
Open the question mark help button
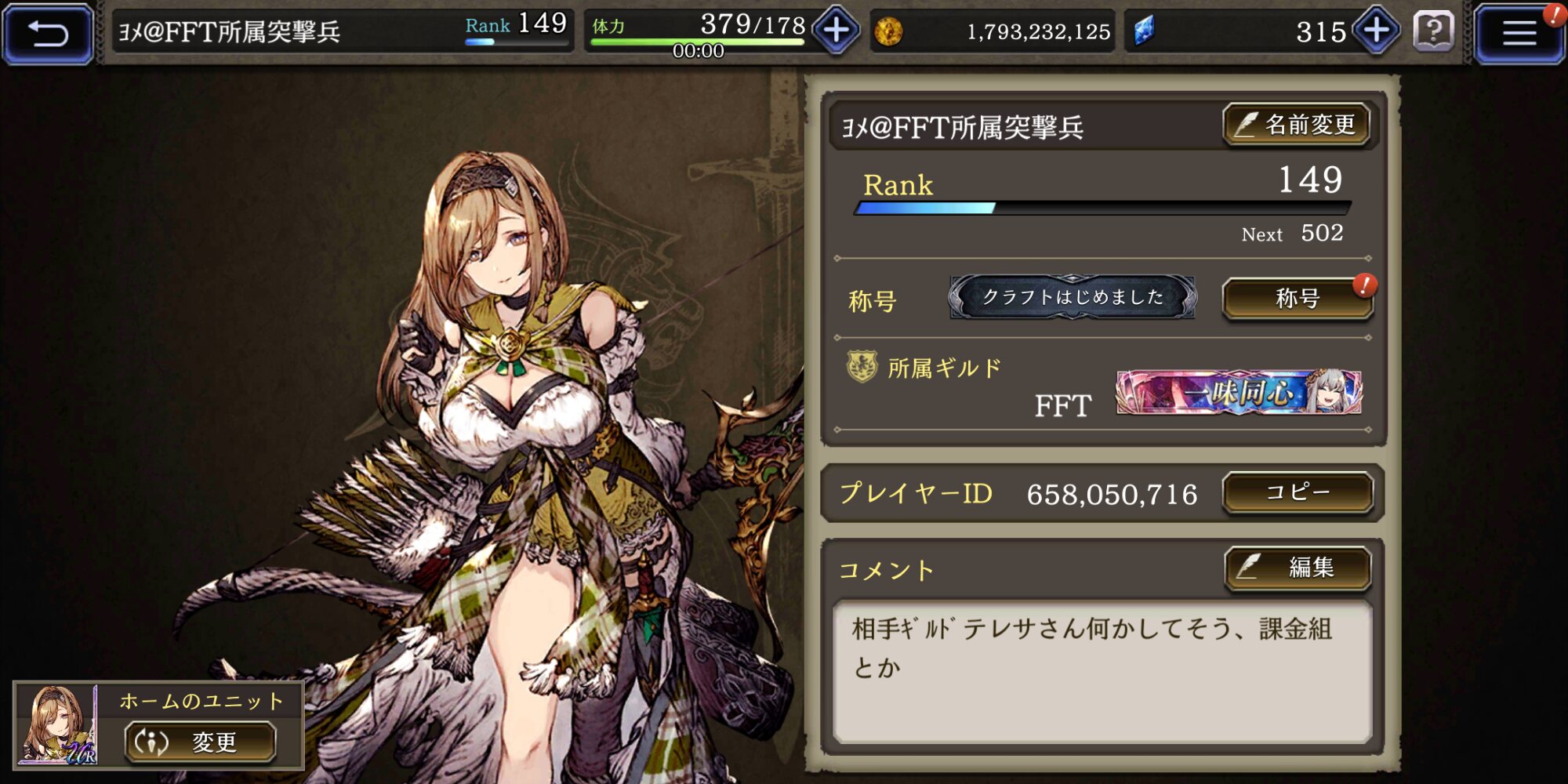[1433, 32]
